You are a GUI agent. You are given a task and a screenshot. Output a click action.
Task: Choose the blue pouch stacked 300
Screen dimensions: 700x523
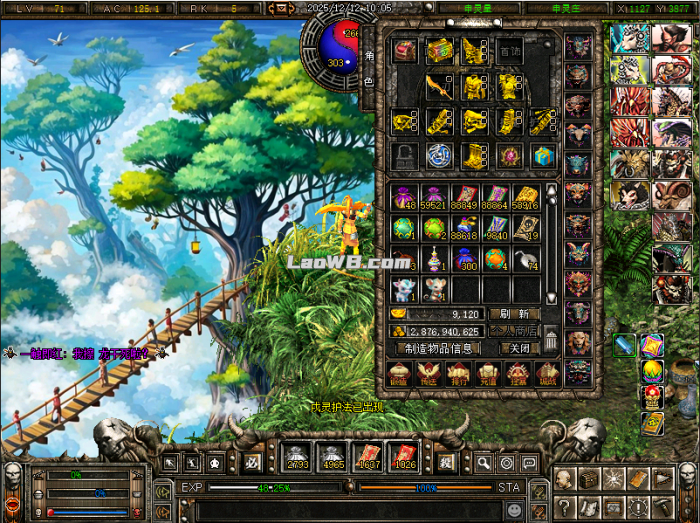coord(465,259)
